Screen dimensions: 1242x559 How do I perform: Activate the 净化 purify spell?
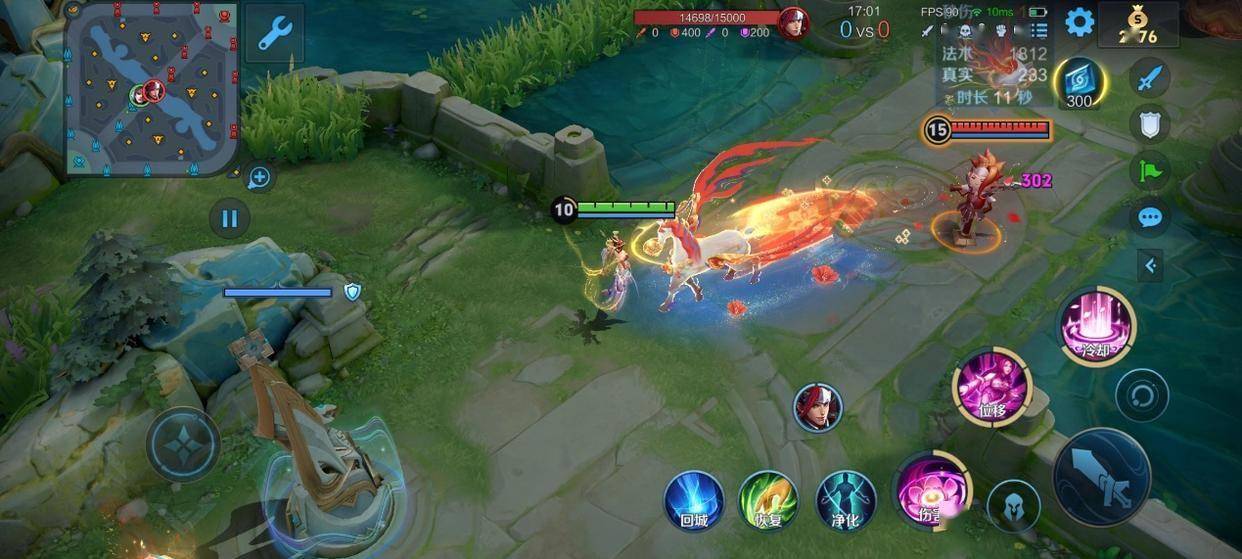(846, 500)
